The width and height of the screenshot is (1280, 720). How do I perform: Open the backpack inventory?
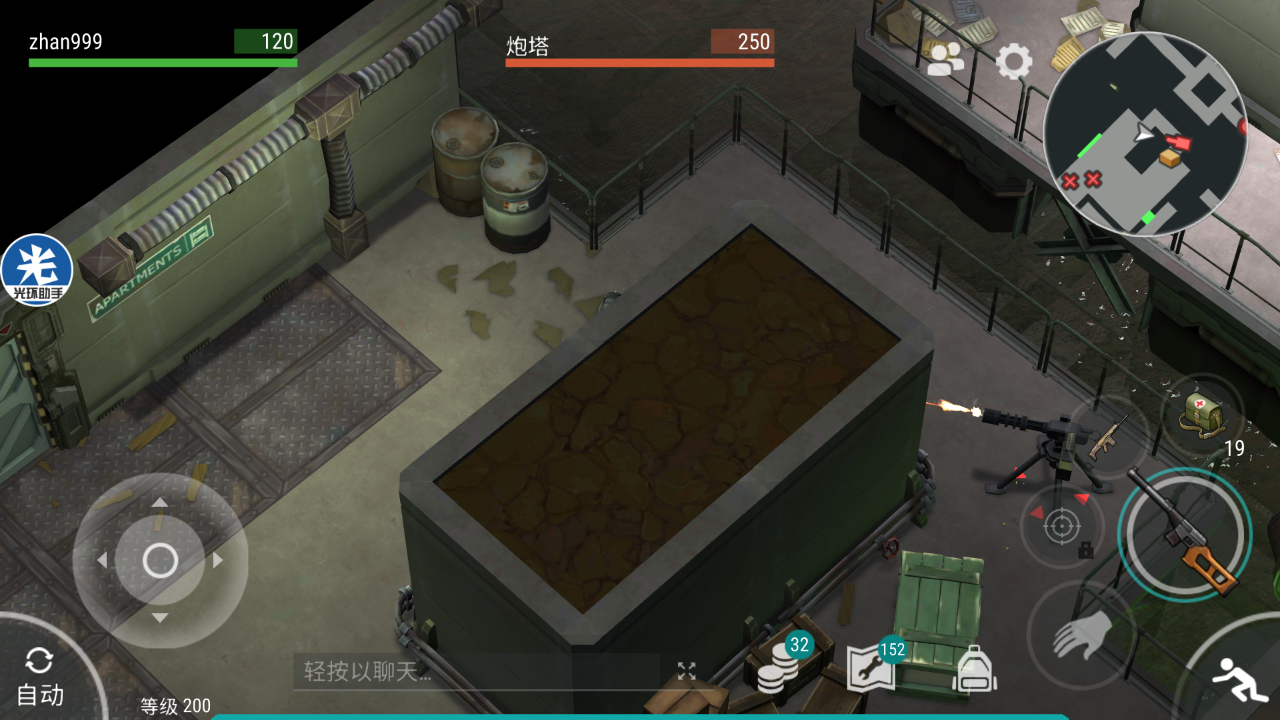[x=974, y=668]
